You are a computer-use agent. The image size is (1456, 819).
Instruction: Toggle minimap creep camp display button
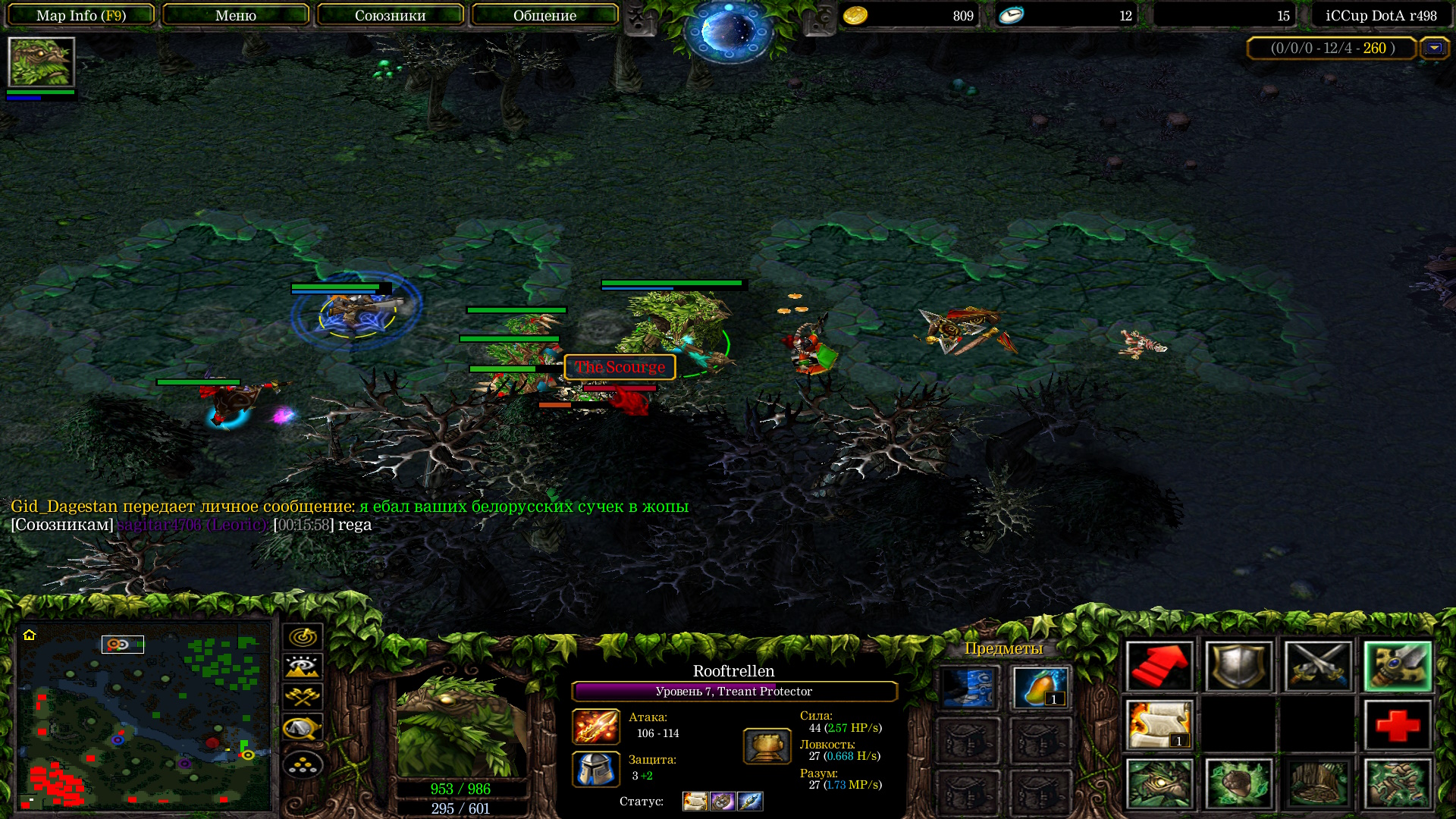(303, 728)
